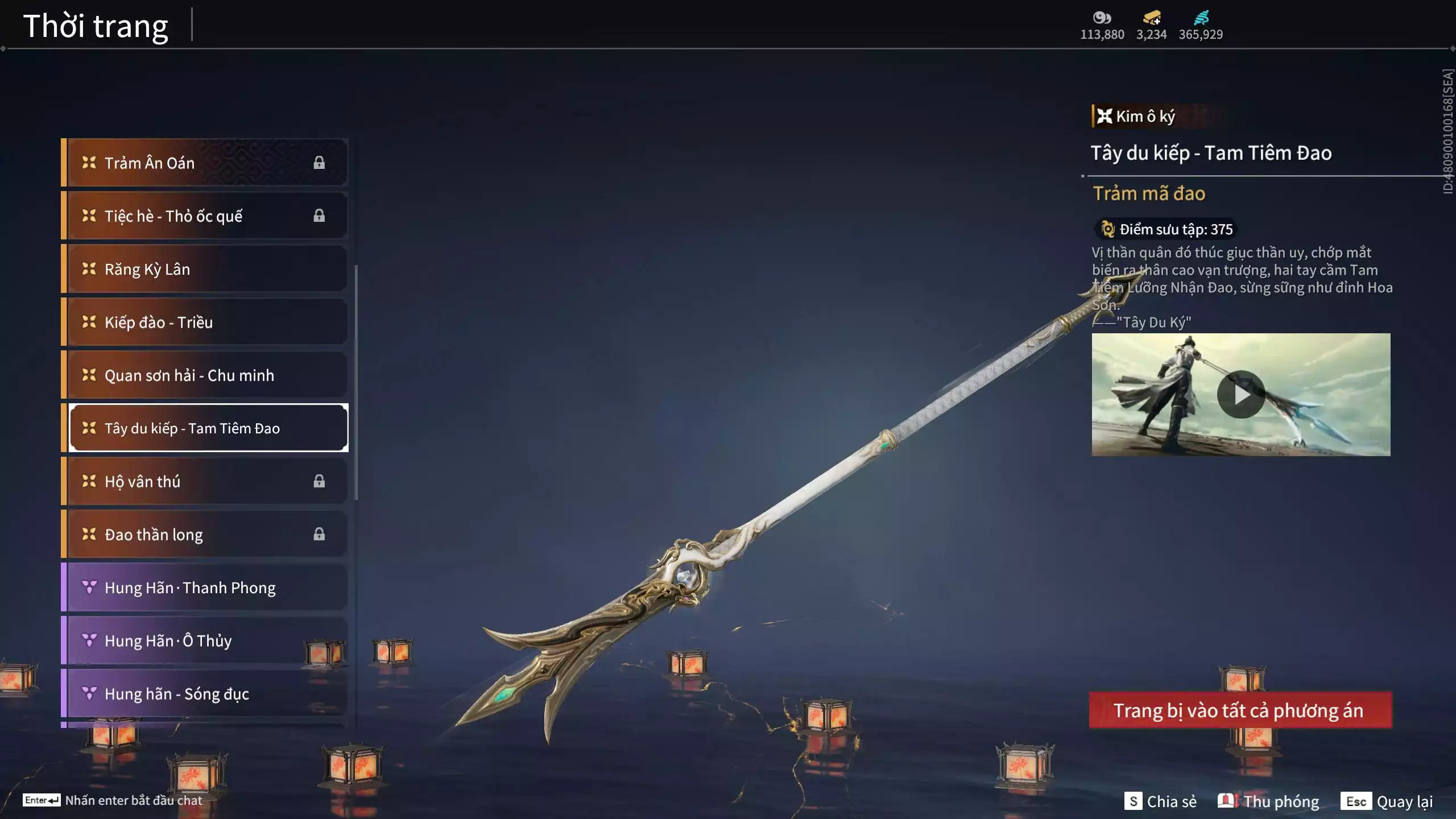The image size is (1456, 819).
Task: Click the skin list scrollbar
Action: [356, 382]
